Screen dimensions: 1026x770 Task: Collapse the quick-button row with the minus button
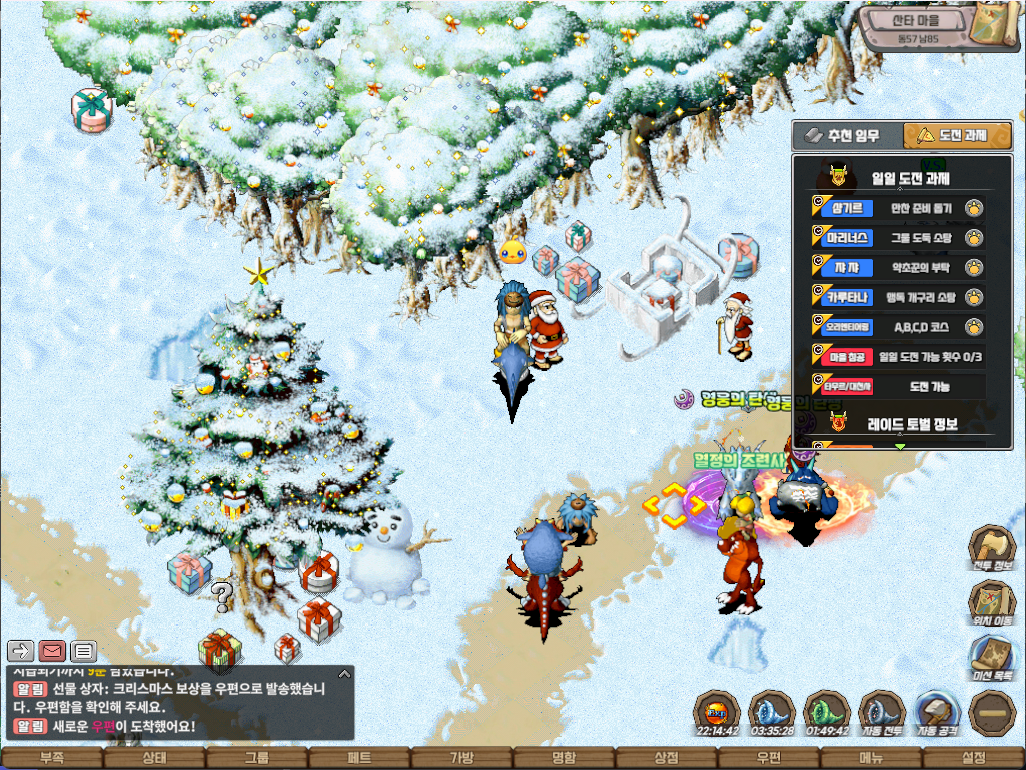pyautogui.click(x=994, y=713)
